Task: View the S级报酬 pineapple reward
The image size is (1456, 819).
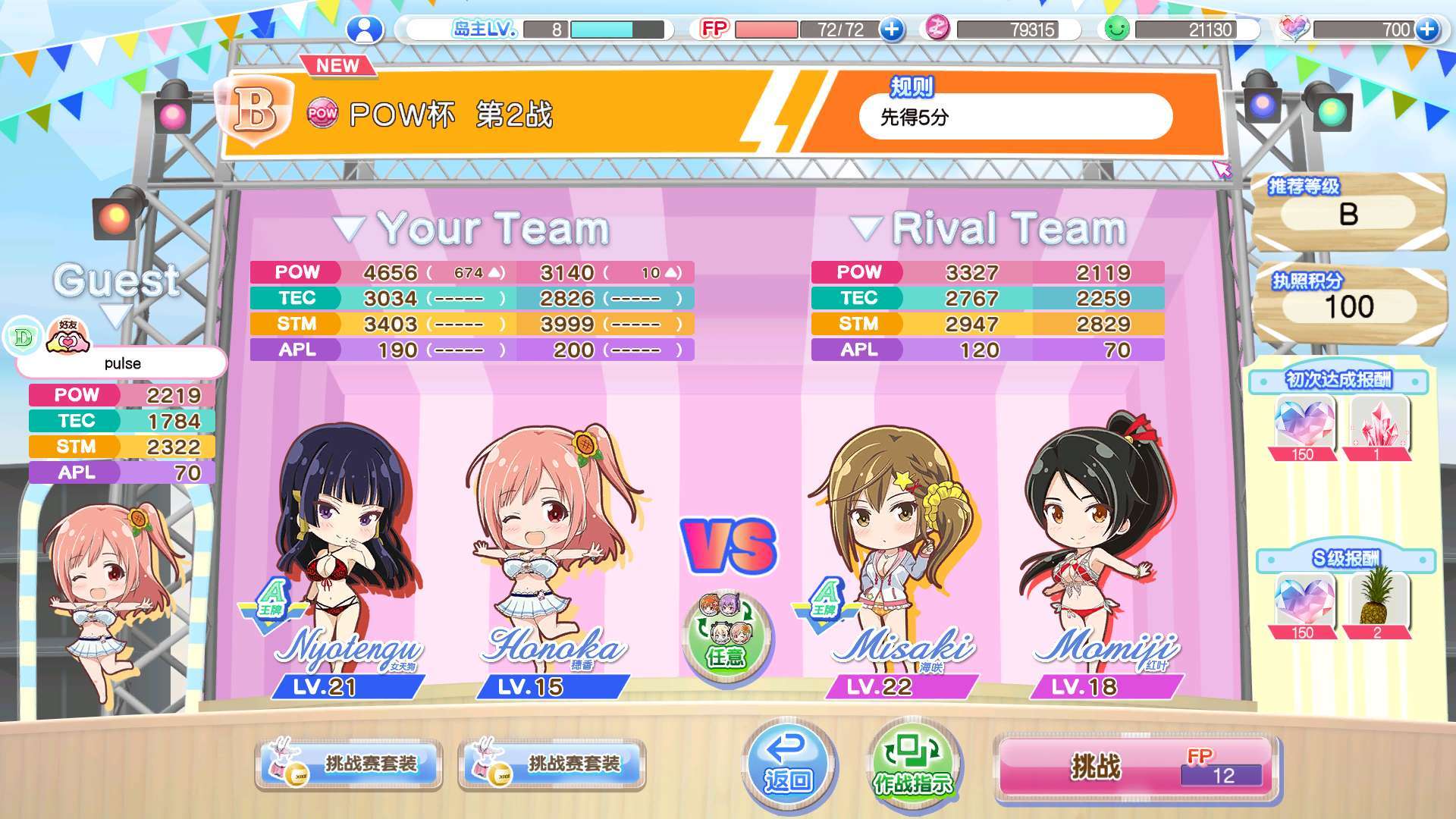Action: click(1376, 604)
